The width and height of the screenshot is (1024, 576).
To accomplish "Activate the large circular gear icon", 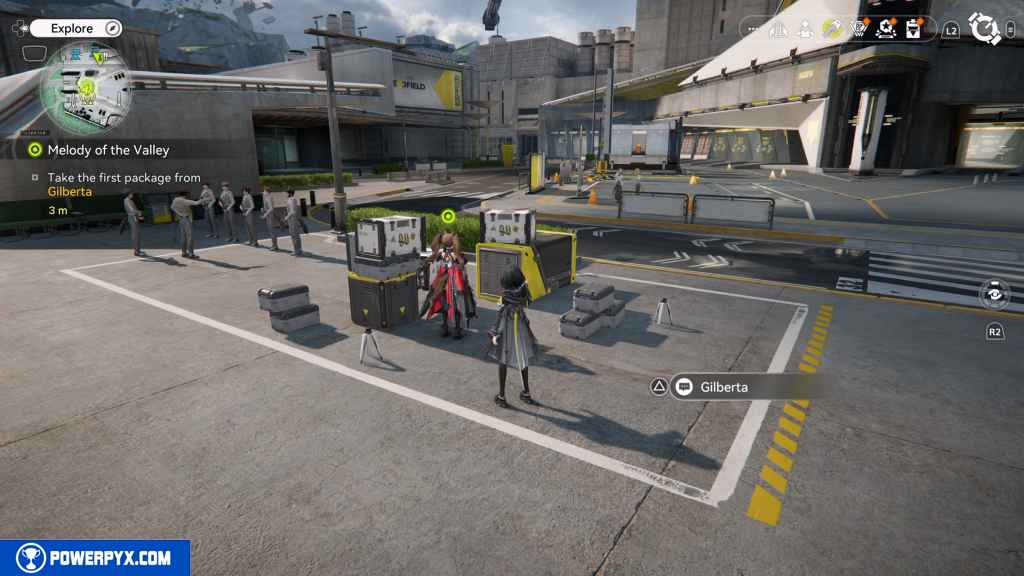I will coord(985,29).
